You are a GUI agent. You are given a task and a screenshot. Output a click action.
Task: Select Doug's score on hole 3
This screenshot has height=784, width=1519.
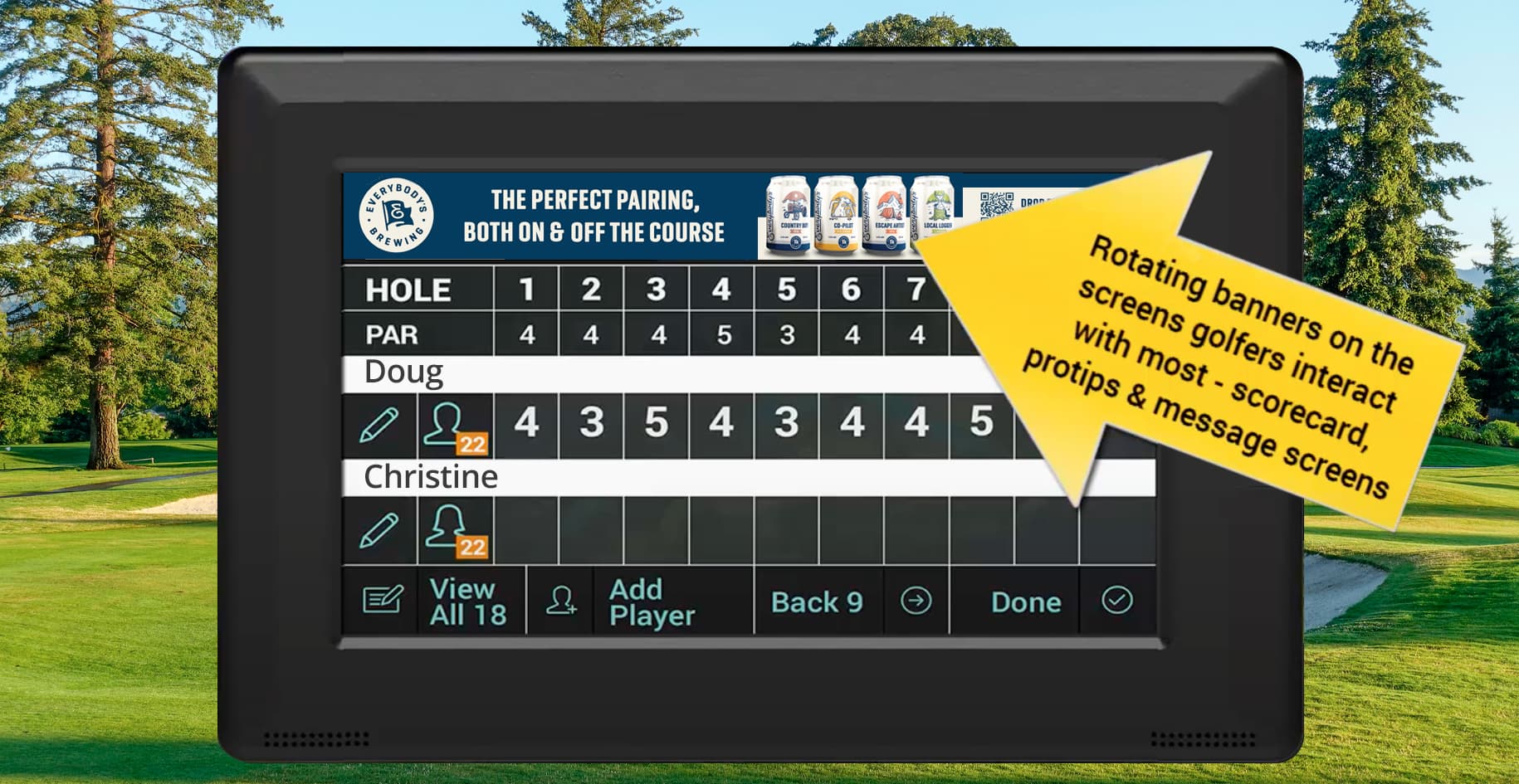tap(657, 423)
